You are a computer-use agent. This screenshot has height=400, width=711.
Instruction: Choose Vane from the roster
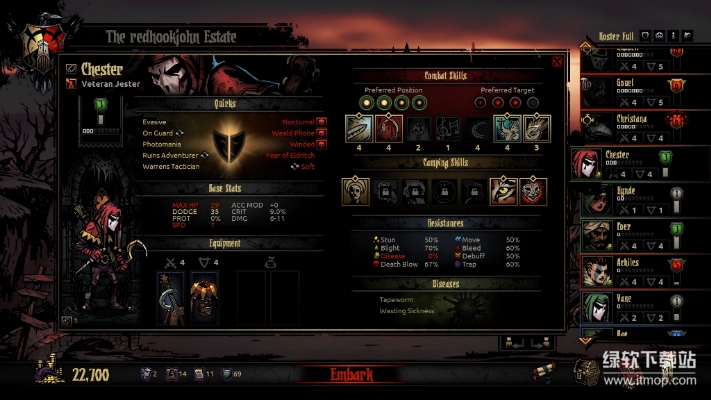tap(630, 308)
